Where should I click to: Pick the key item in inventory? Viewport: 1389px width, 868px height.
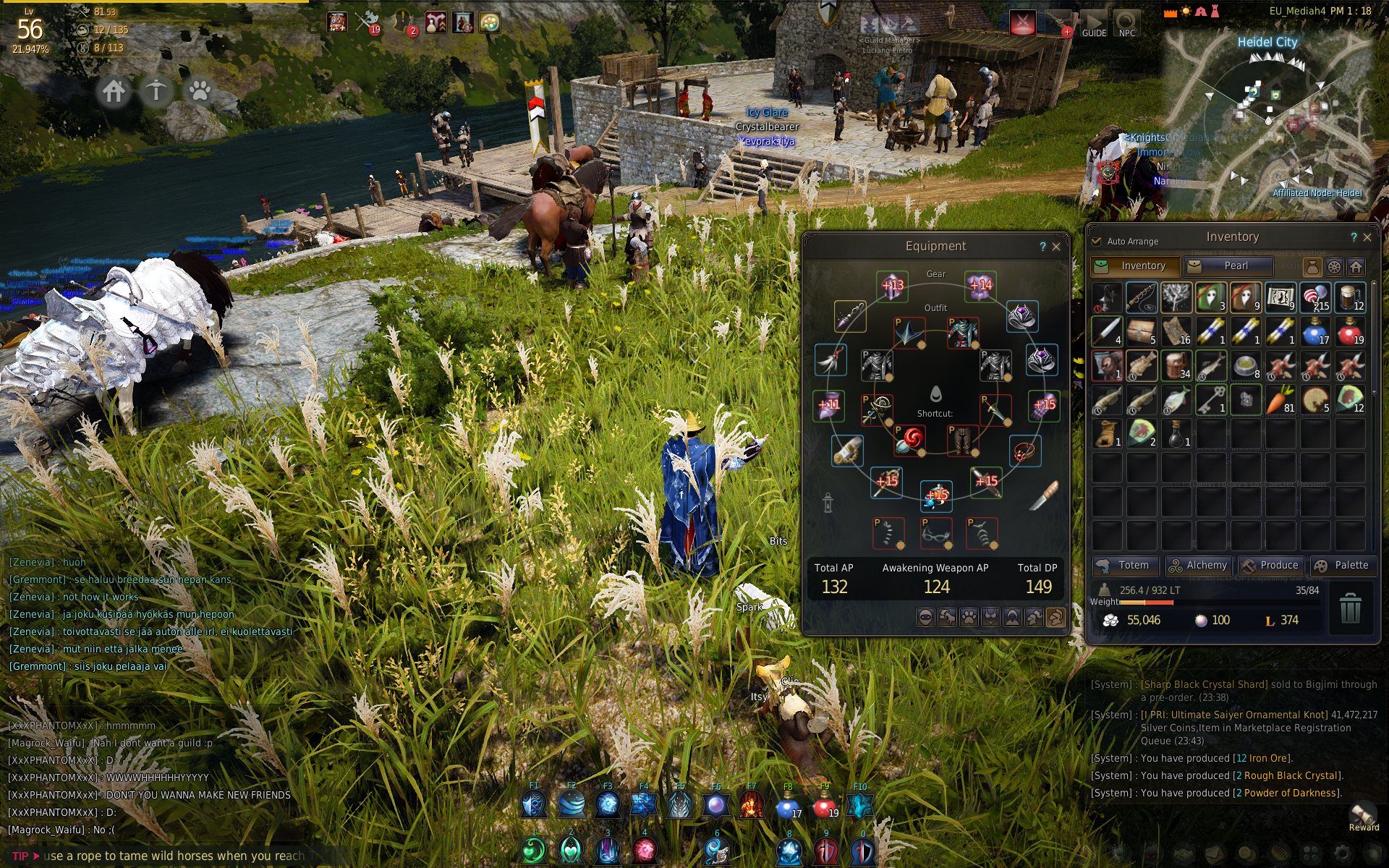click(1210, 400)
